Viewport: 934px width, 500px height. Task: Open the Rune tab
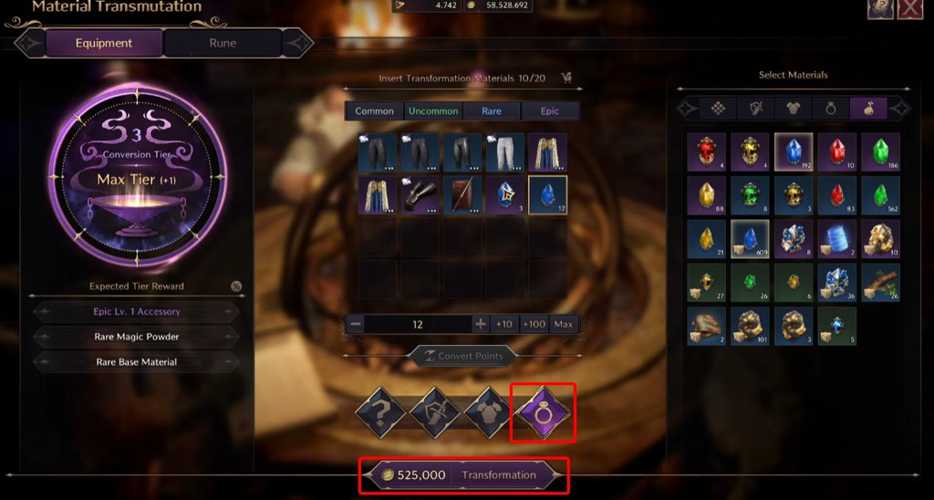click(223, 43)
